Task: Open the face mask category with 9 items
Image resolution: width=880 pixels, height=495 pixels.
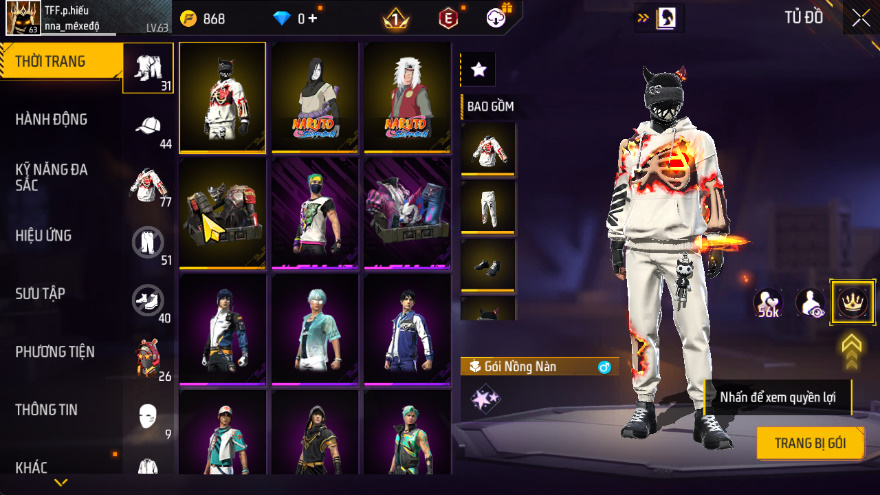Action: (x=148, y=416)
